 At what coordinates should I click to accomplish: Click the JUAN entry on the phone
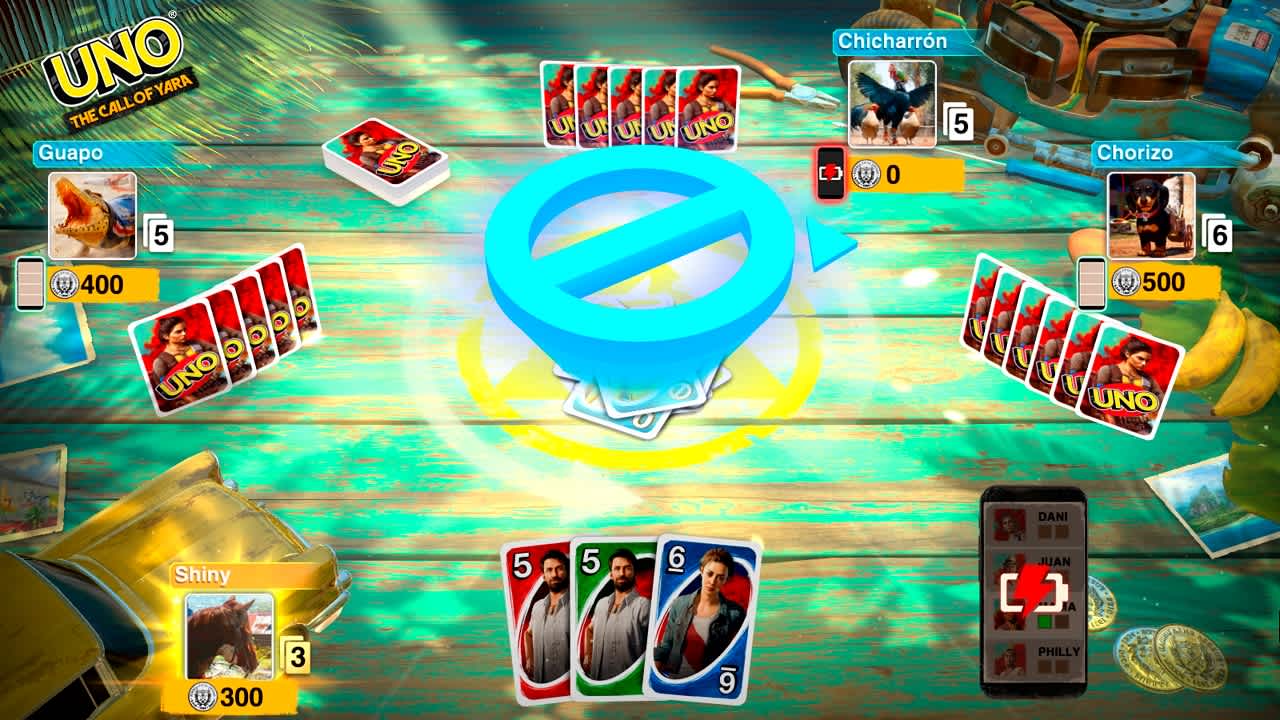[1055, 561]
